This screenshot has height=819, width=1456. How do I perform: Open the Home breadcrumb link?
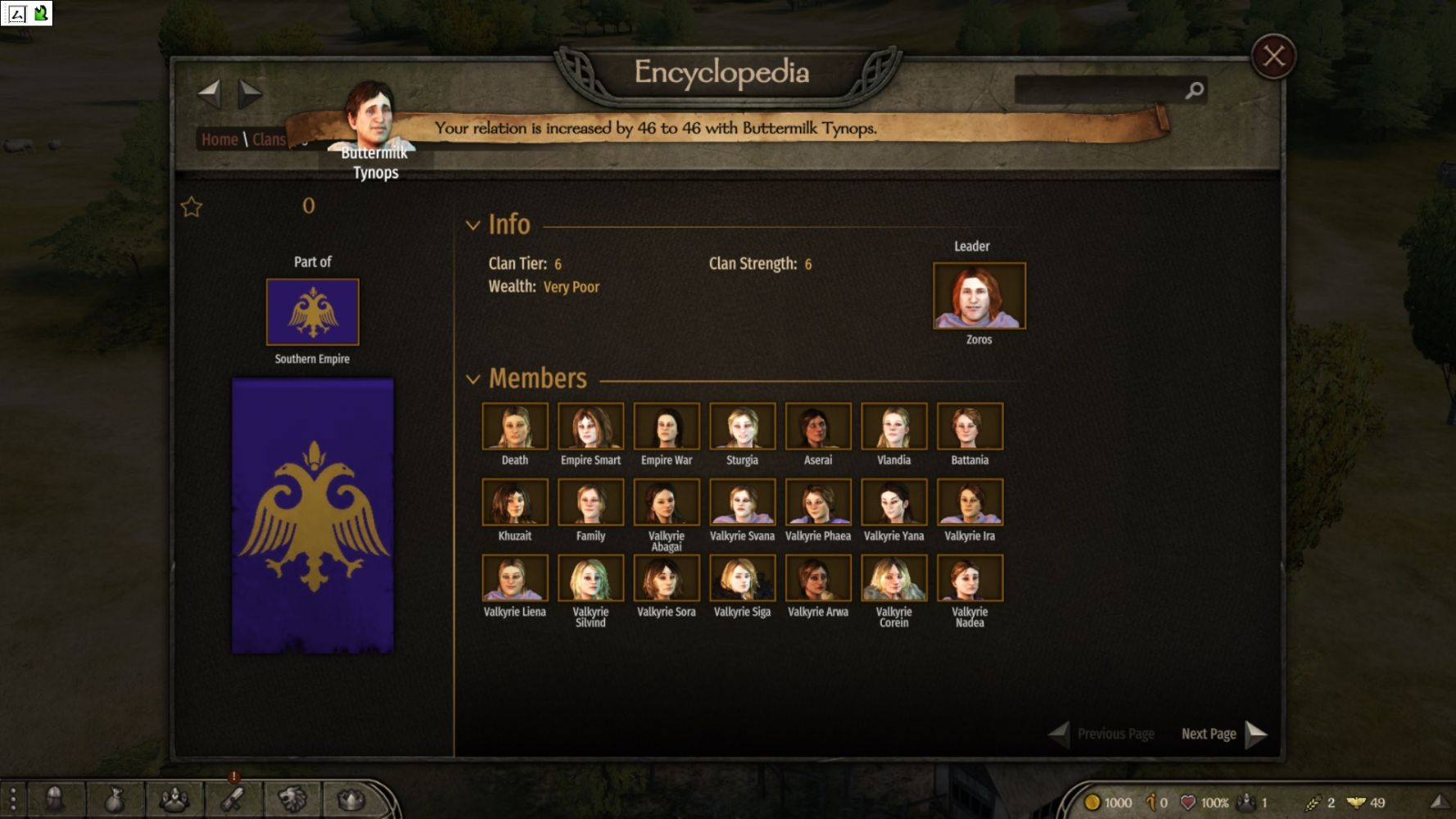pos(219,139)
